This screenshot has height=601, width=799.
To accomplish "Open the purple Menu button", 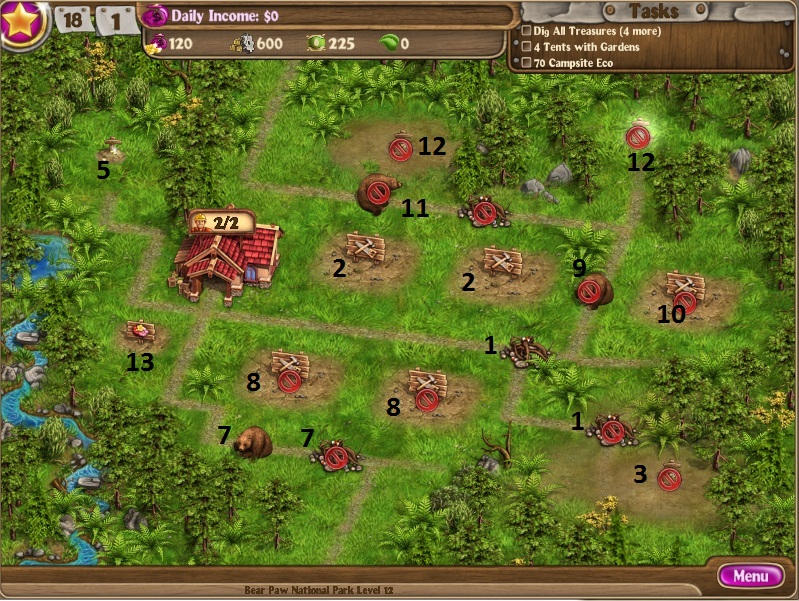I will pyautogui.click(x=750, y=576).
